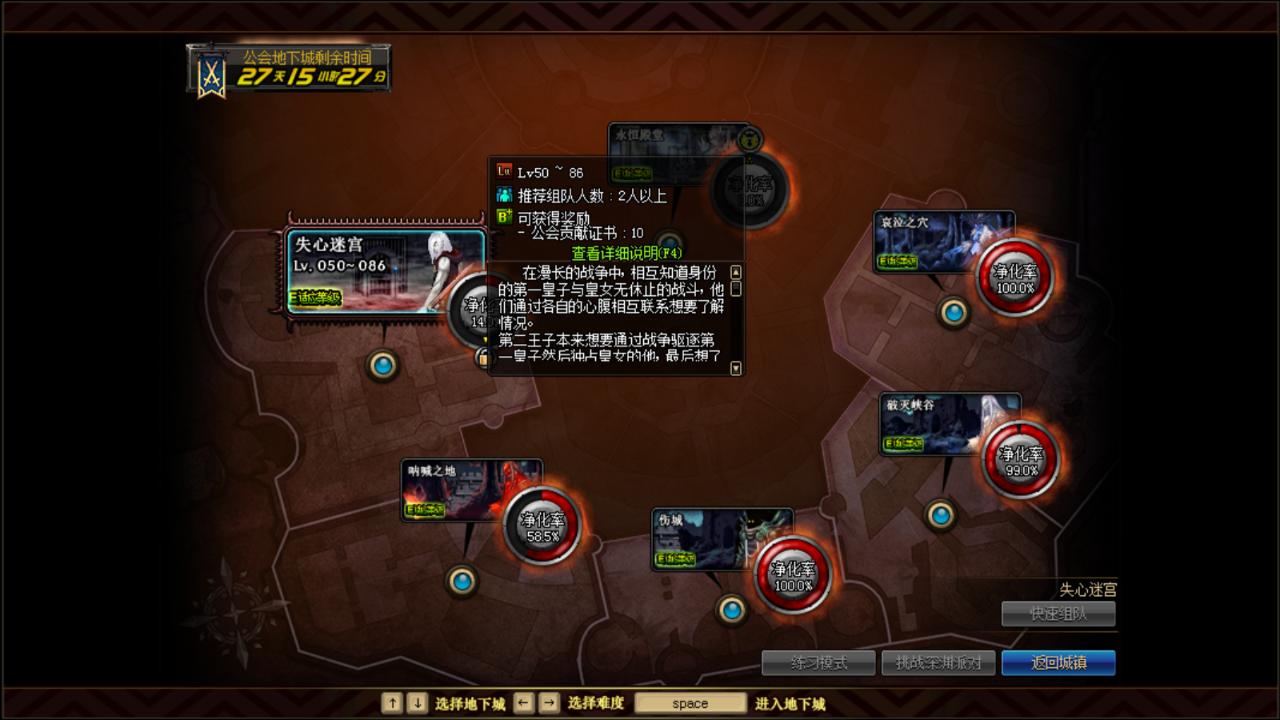1280x720 pixels.
Task: Return to town with 返回城镇
Action: [1058, 663]
